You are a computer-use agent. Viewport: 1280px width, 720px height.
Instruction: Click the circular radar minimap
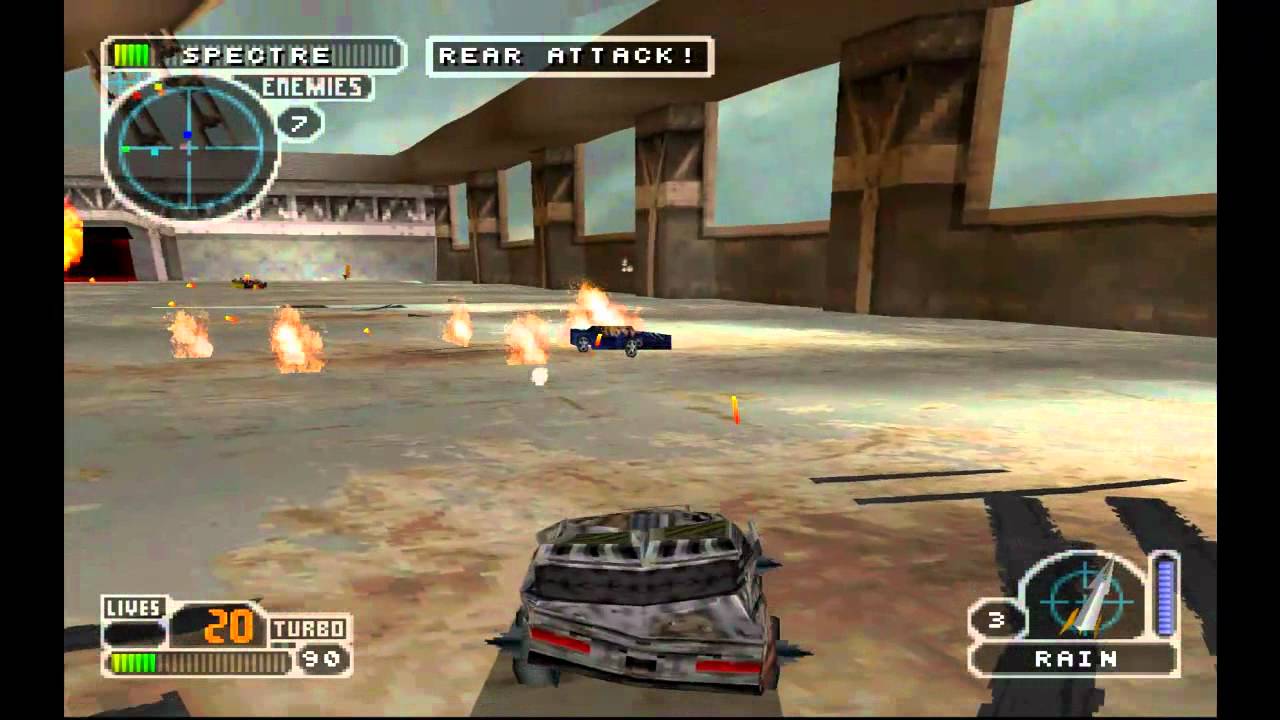(190, 148)
